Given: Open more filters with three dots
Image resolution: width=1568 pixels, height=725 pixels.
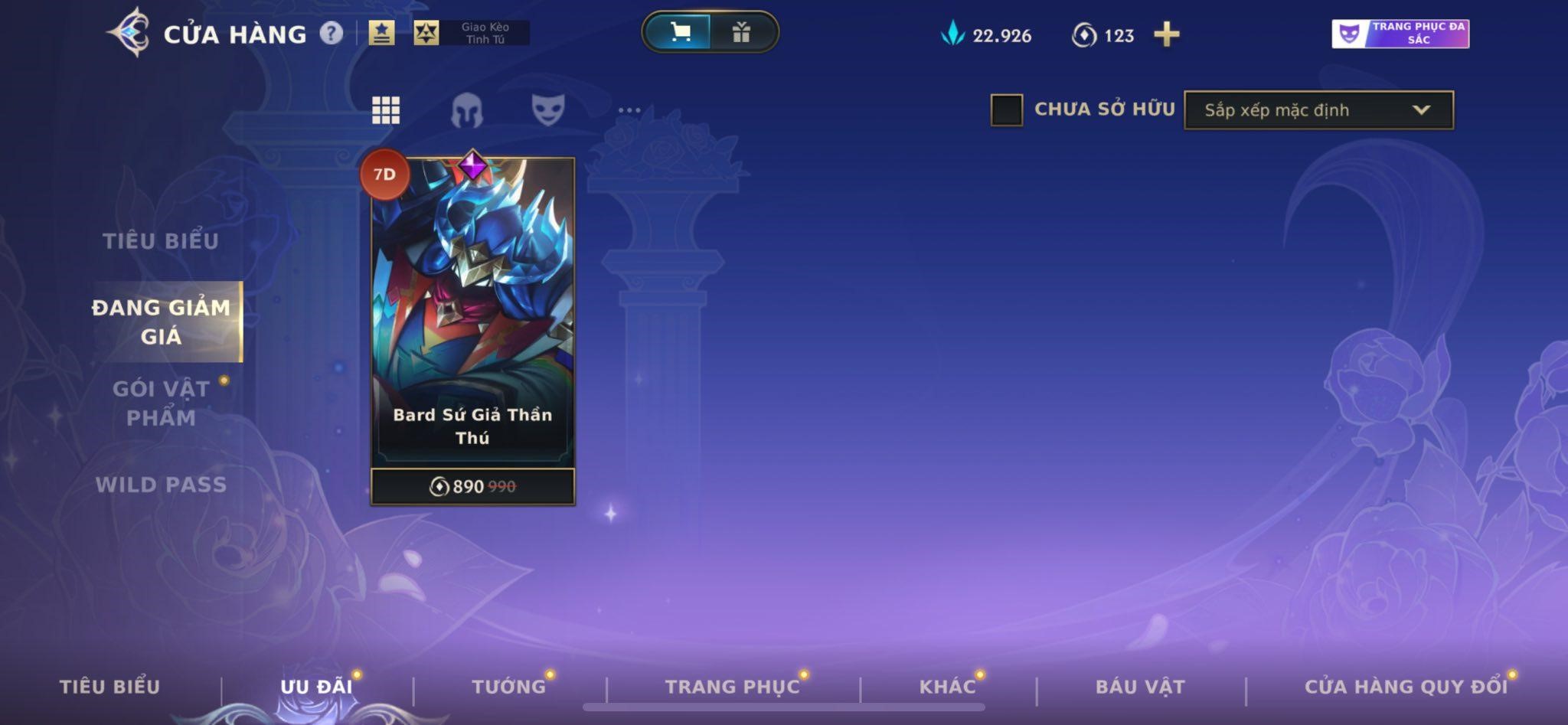Looking at the screenshot, I should (629, 110).
